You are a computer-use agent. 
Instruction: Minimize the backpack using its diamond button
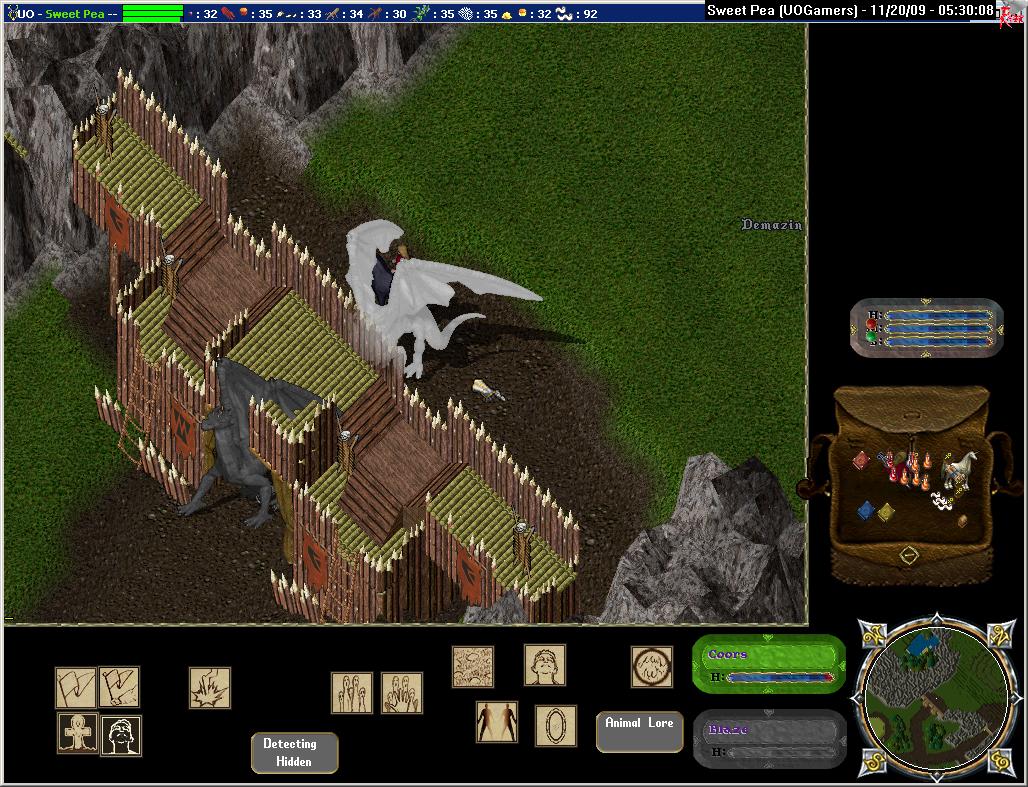pyautogui.click(x=909, y=555)
